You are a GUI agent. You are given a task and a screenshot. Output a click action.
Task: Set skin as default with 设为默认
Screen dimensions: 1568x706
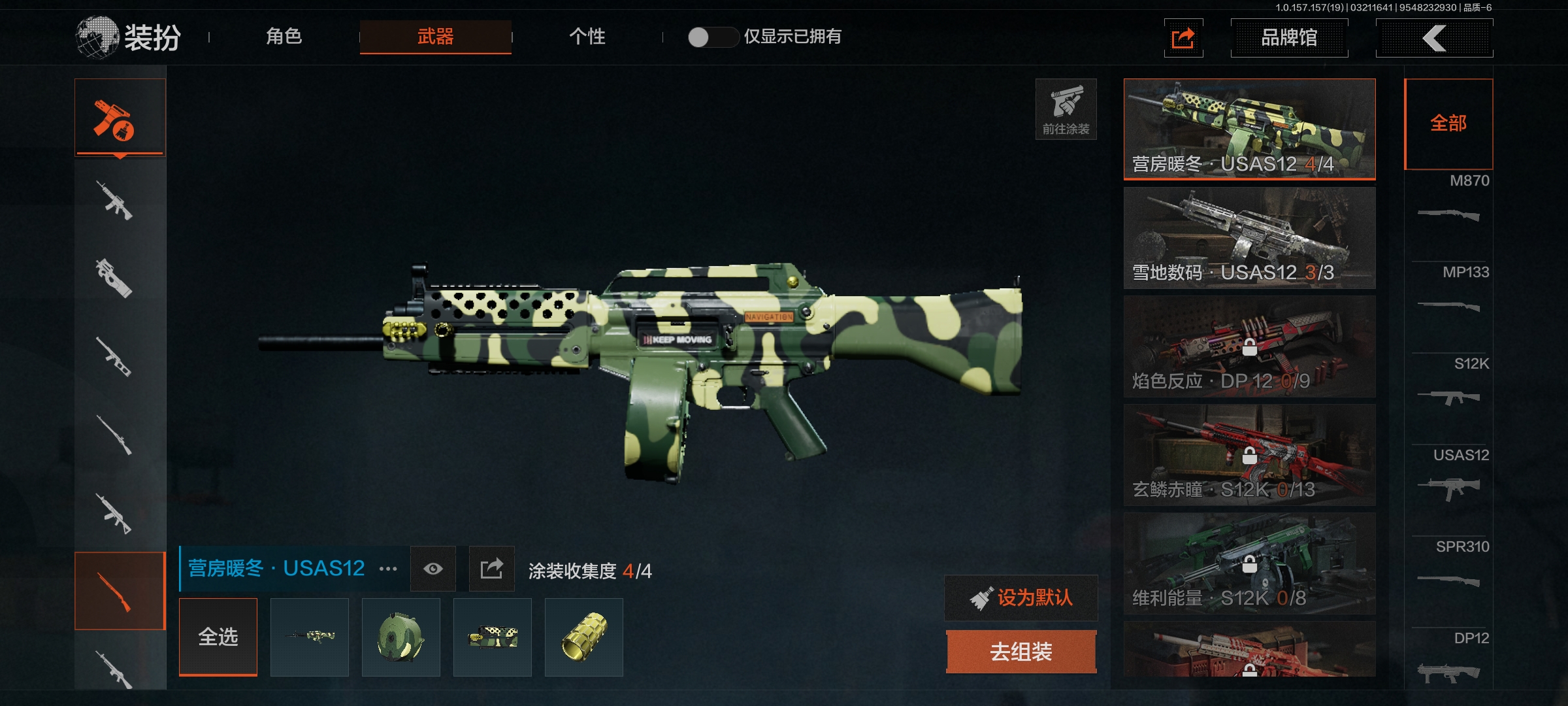(1021, 597)
